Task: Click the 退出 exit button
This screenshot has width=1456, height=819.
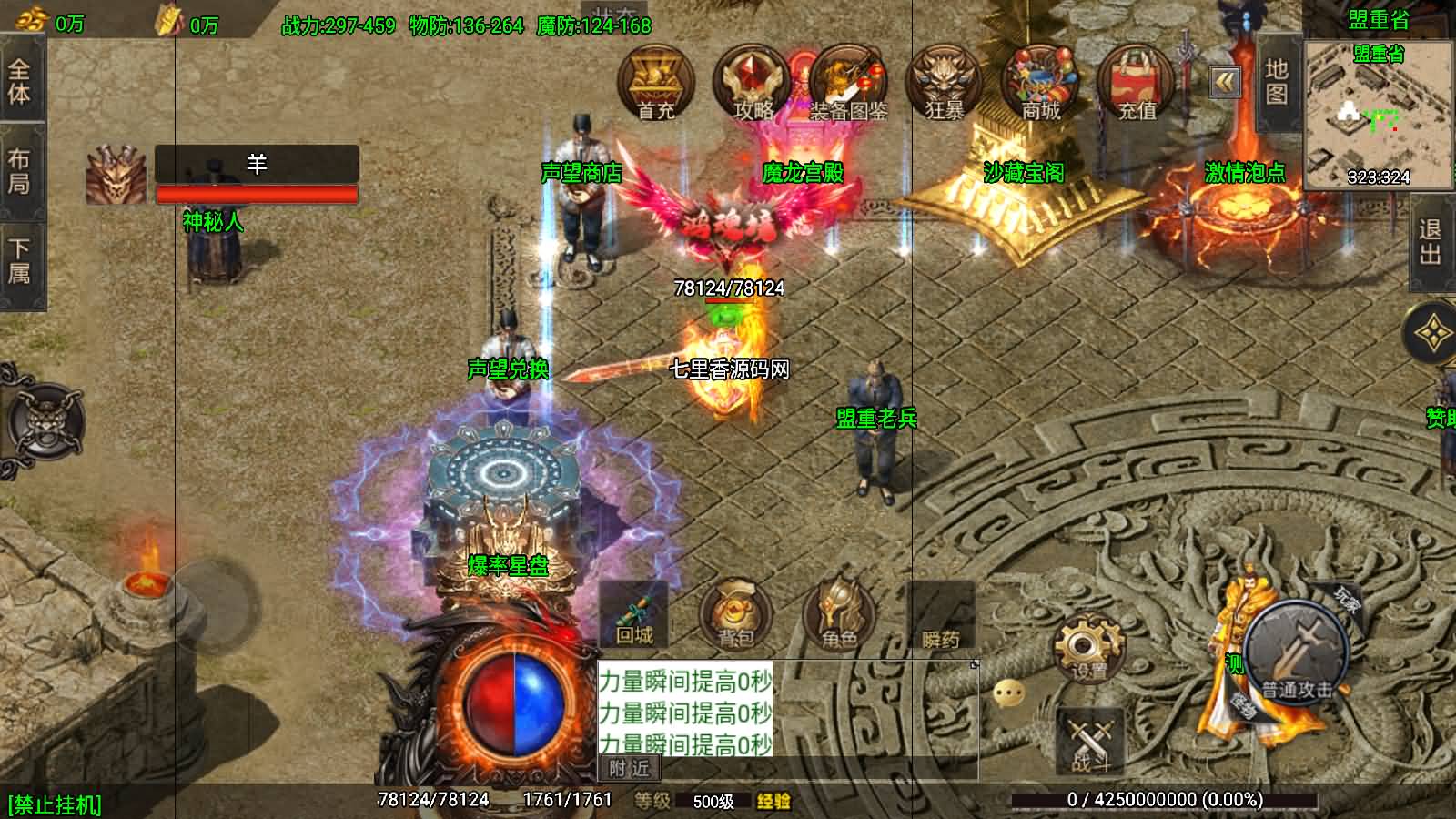Action: 1430,242
